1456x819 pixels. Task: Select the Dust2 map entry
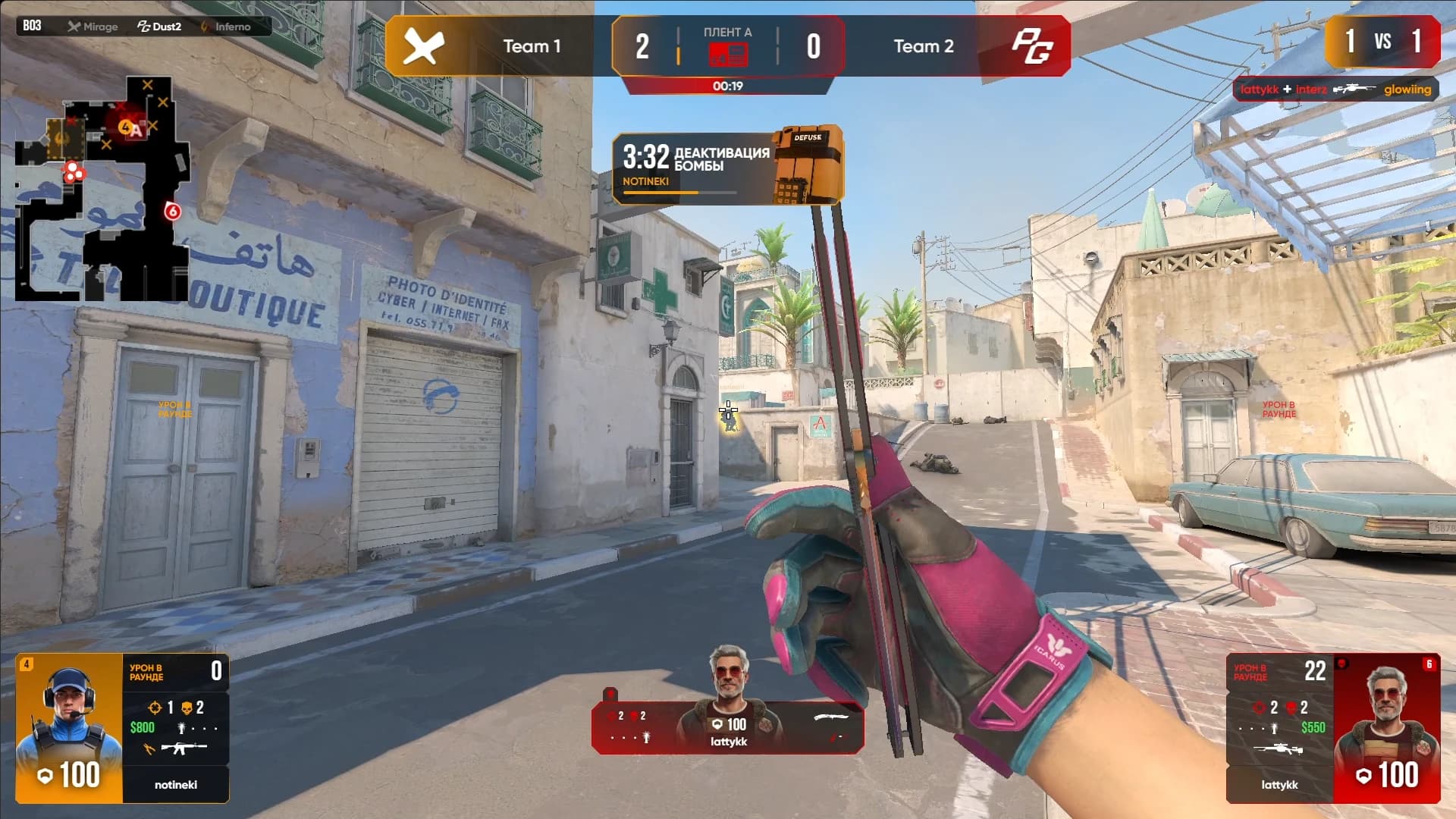[159, 27]
